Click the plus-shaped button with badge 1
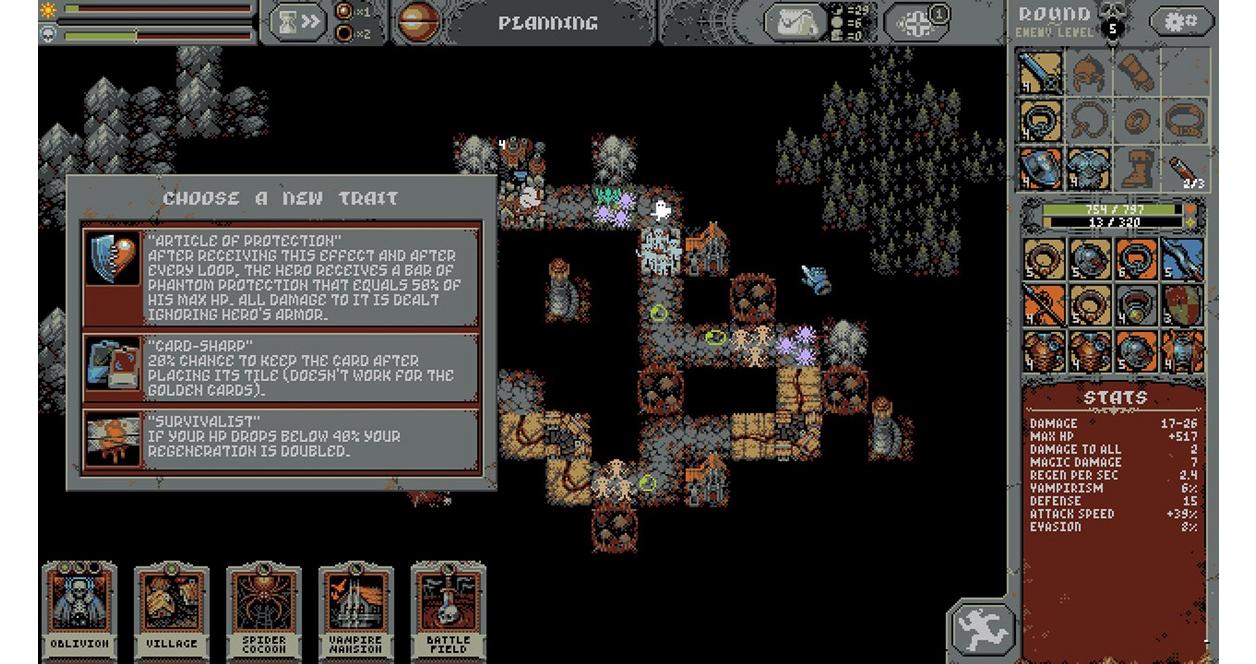Screen dimensions: 1256x664 pos(917,22)
